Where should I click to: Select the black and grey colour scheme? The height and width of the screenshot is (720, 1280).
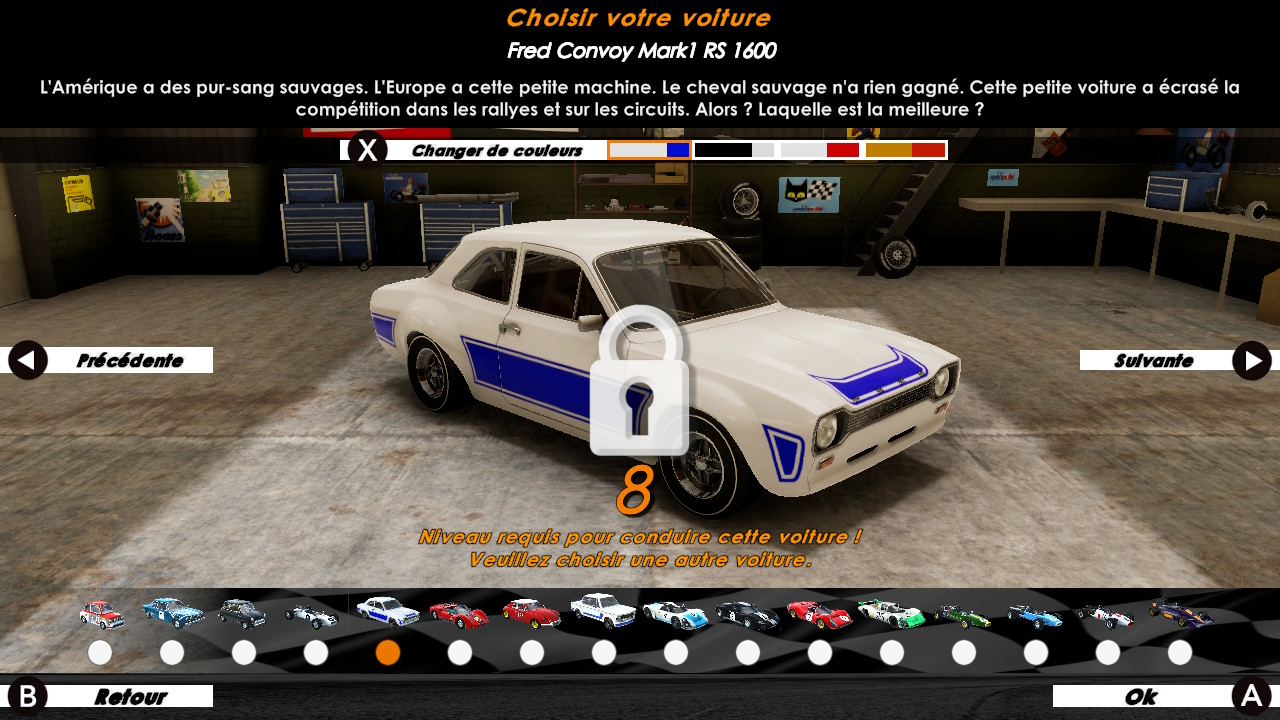734,150
